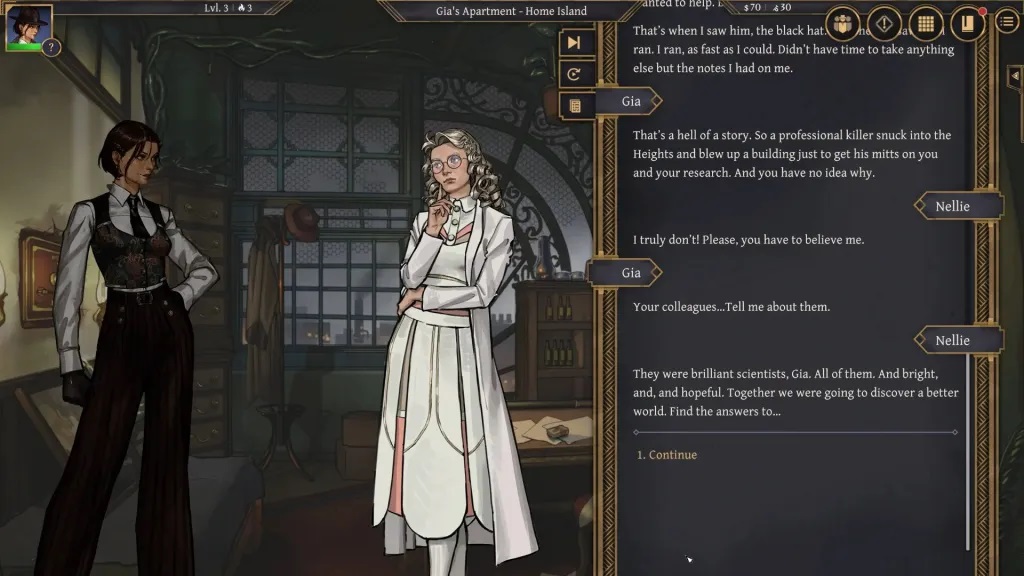Open the grid inventory icon
Viewport: 1024px width, 576px height.
click(926, 23)
